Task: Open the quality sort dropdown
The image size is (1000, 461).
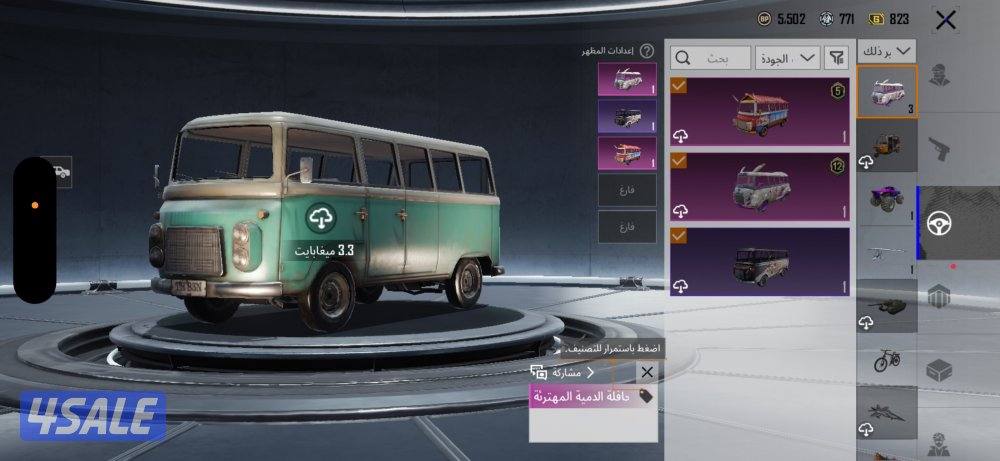Action: pos(788,58)
